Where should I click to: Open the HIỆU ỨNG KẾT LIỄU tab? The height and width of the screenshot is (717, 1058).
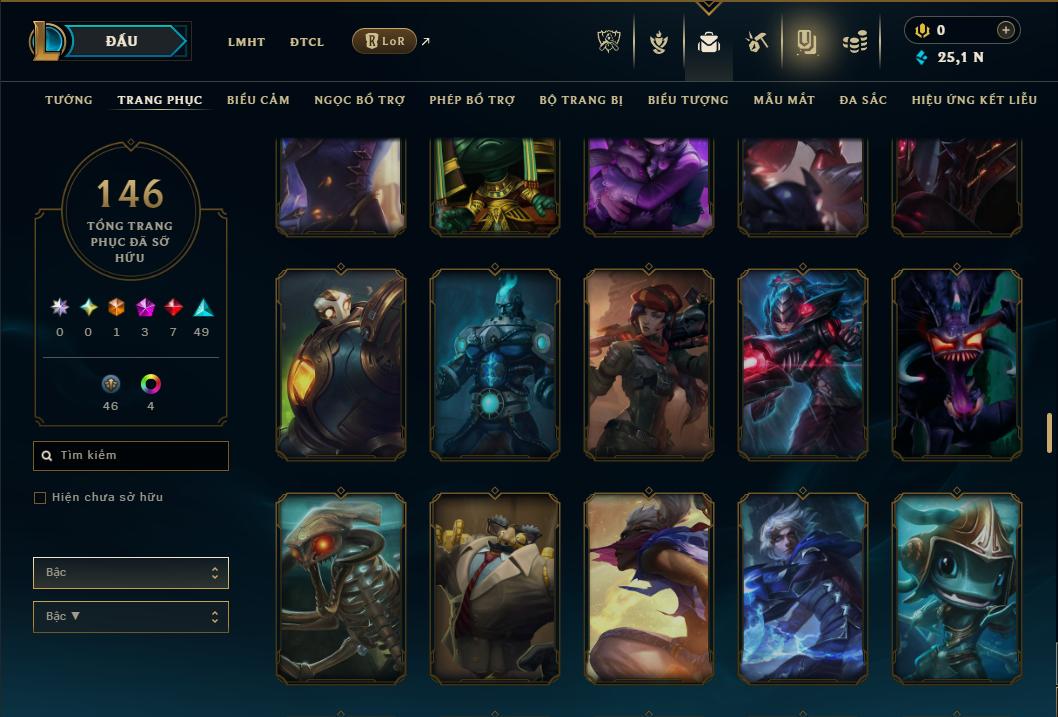[x=974, y=100]
